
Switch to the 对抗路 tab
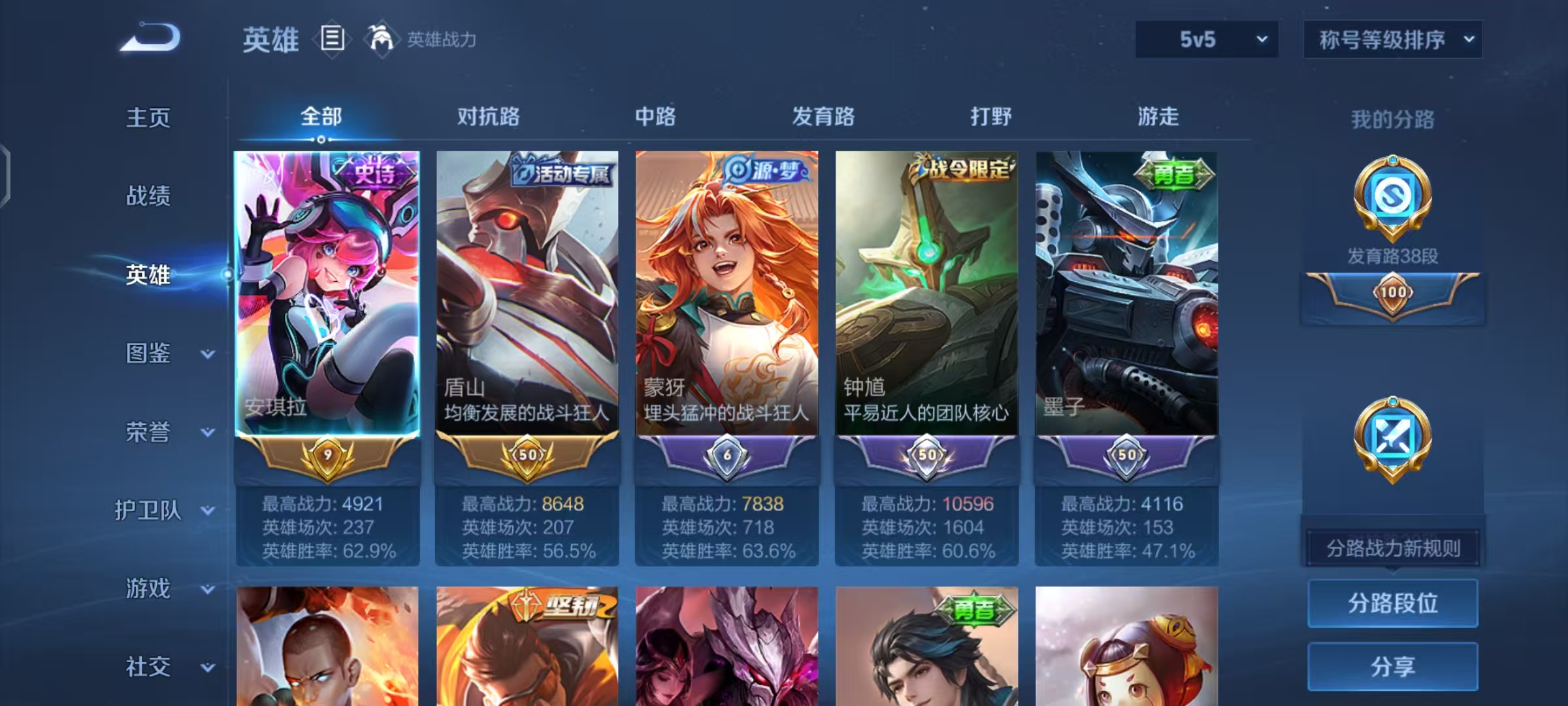pyautogui.click(x=487, y=116)
